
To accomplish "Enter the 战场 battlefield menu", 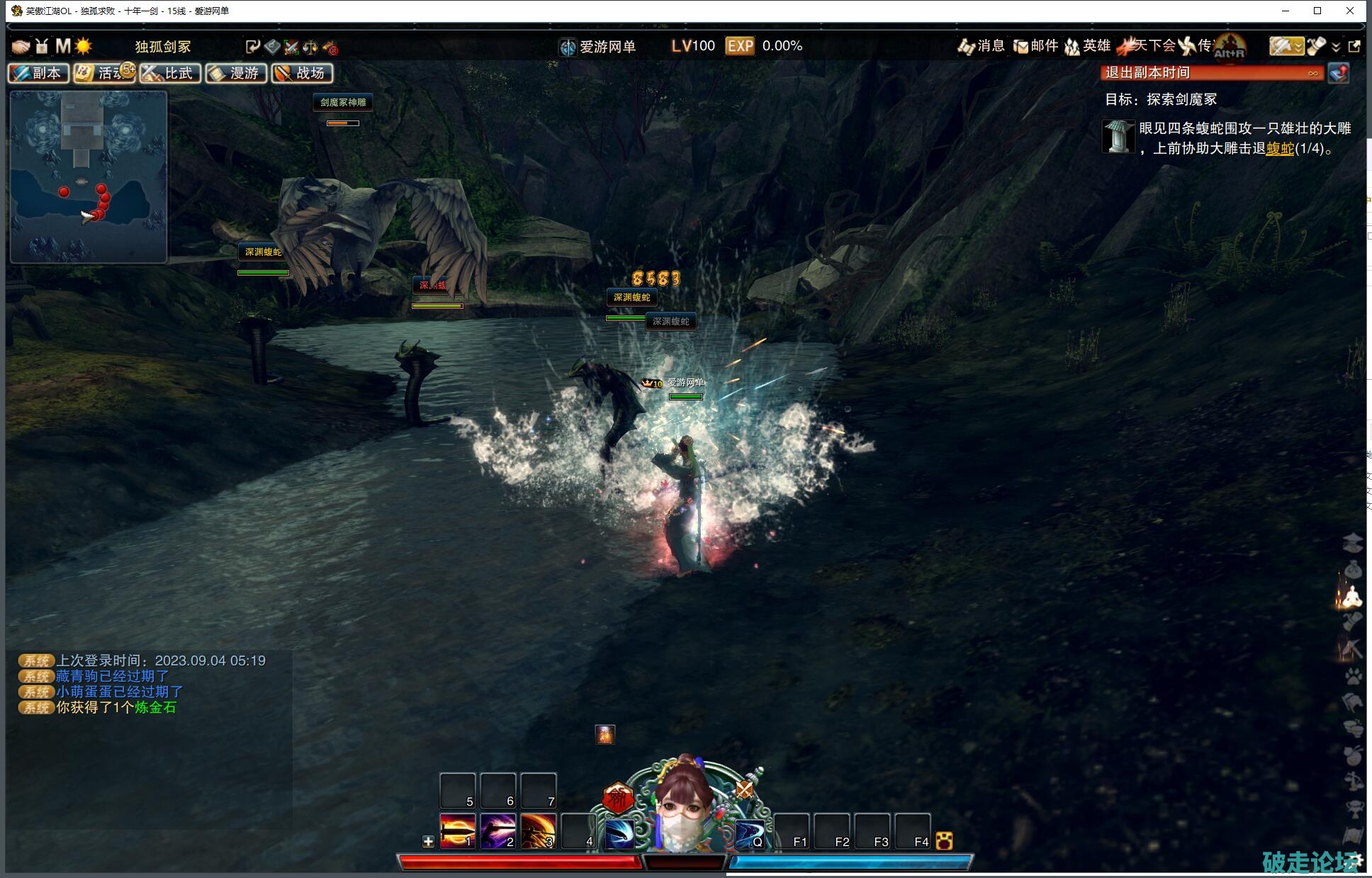I will [x=302, y=73].
